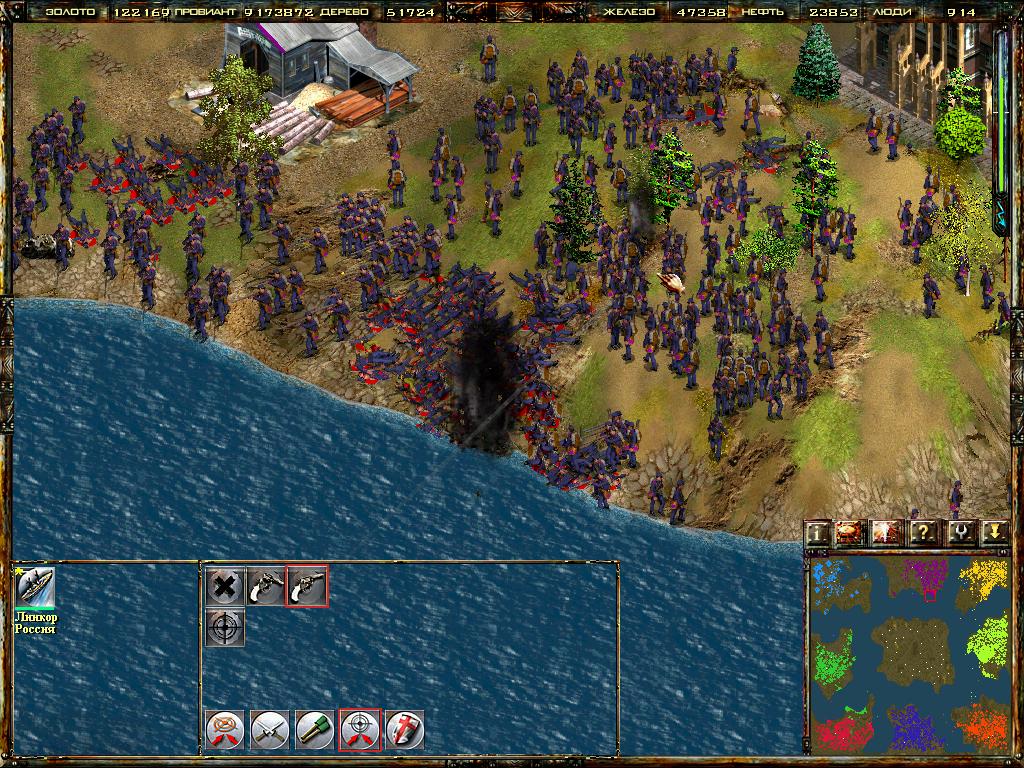Open the wrench tools button
The image size is (1024, 768).
click(958, 532)
